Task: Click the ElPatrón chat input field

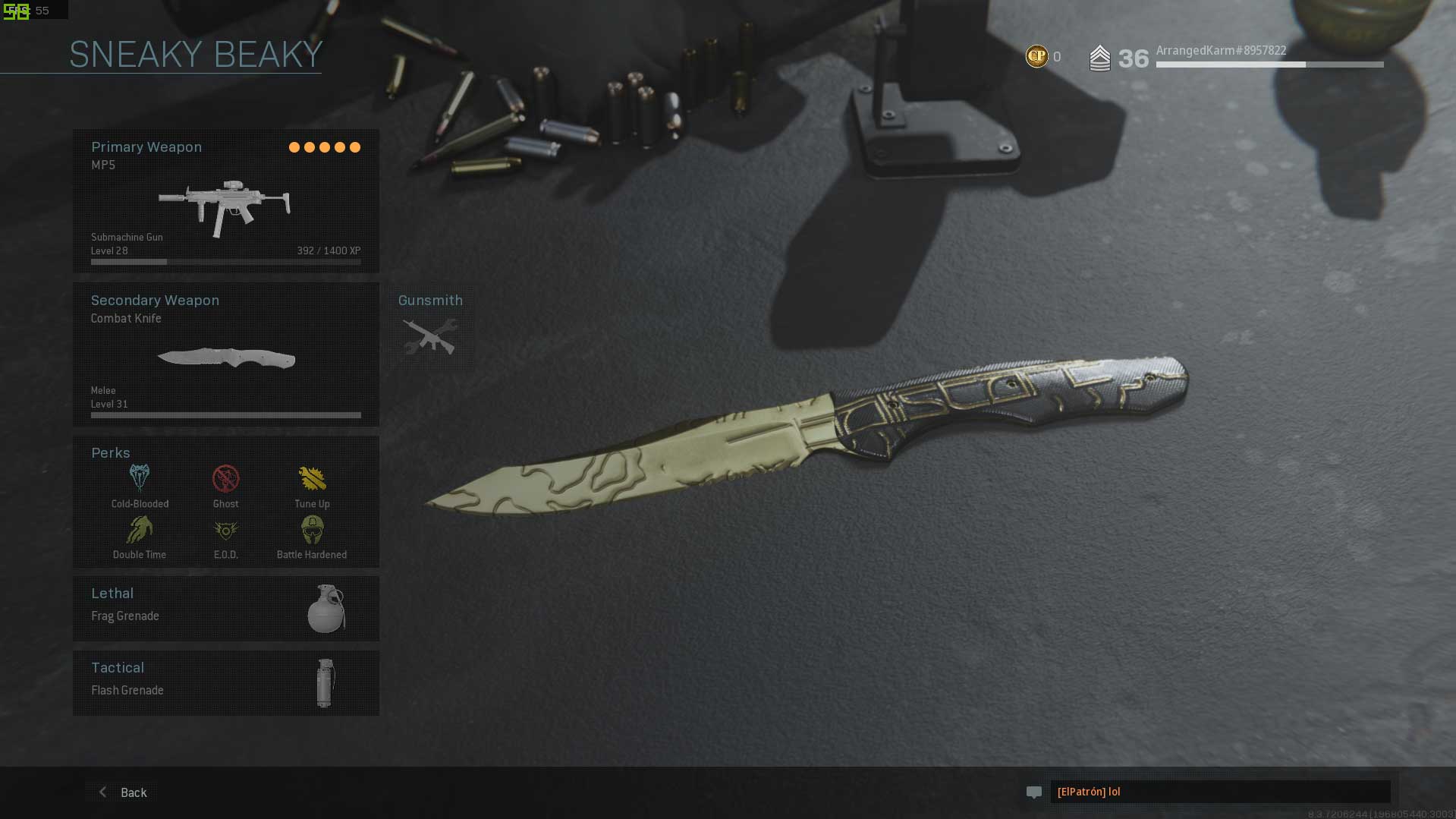Action: click(x=1219, y=792)
